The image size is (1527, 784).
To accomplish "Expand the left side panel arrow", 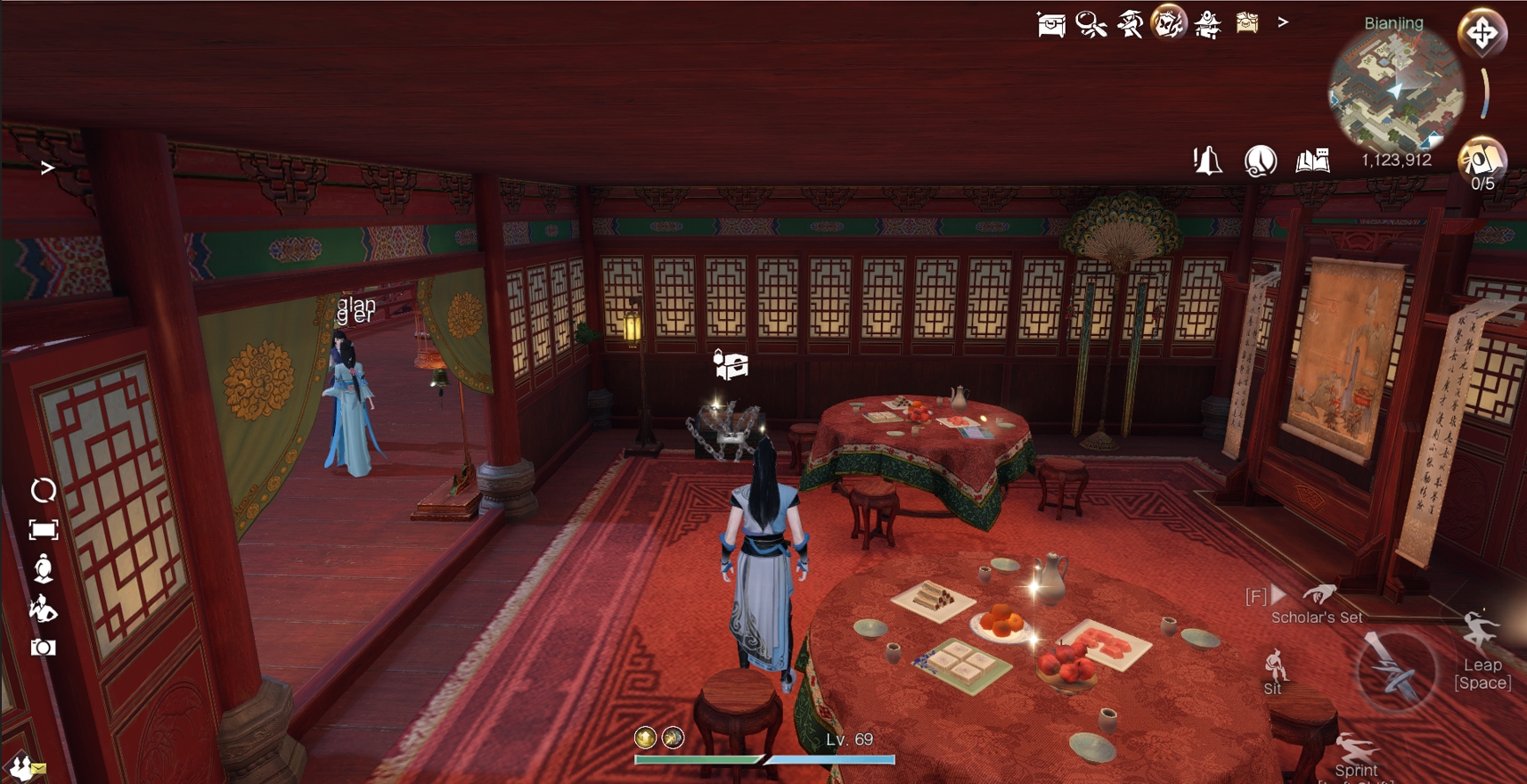I will pyautogui.click(x=47, y=167).
